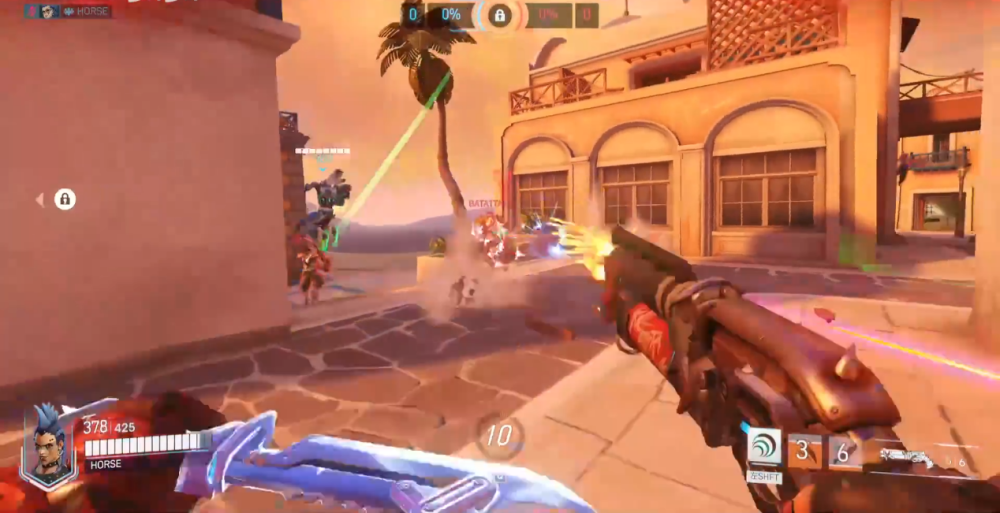Click the shotgun weapon icon
Viewport: 1000px width, 513px height.
908,457
